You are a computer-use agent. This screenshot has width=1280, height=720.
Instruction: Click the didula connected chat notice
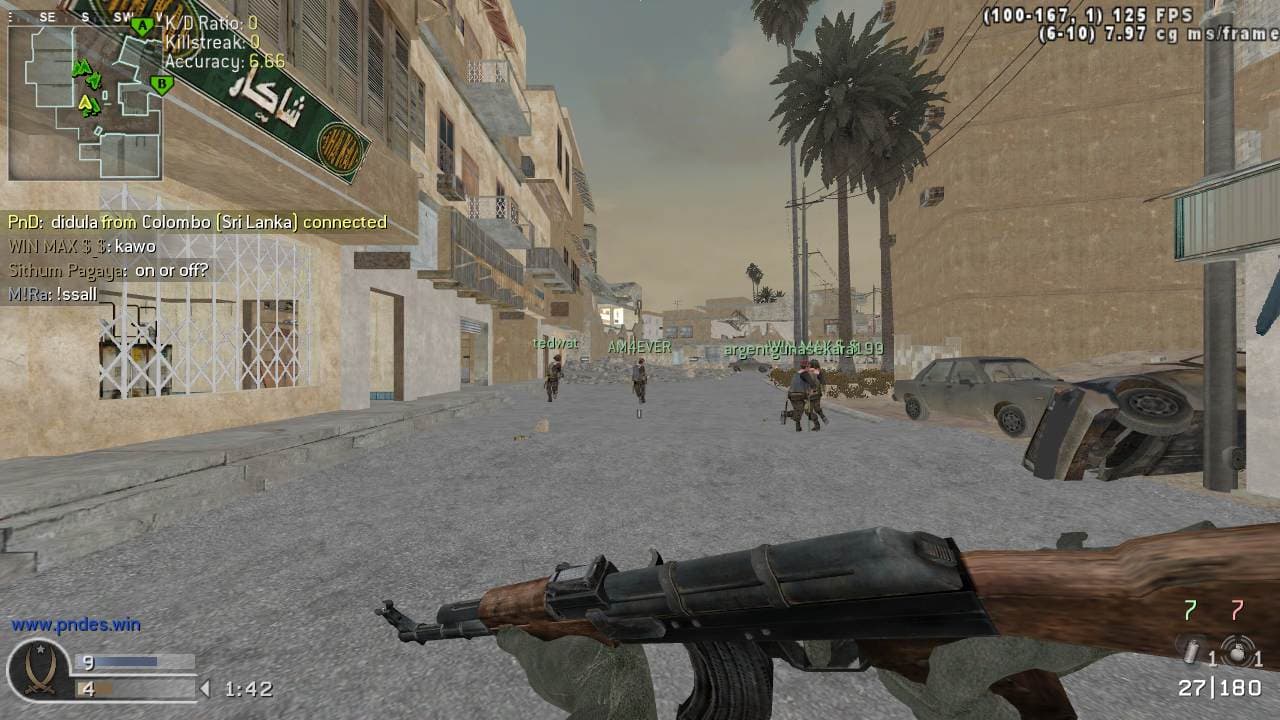coord(197,222)
